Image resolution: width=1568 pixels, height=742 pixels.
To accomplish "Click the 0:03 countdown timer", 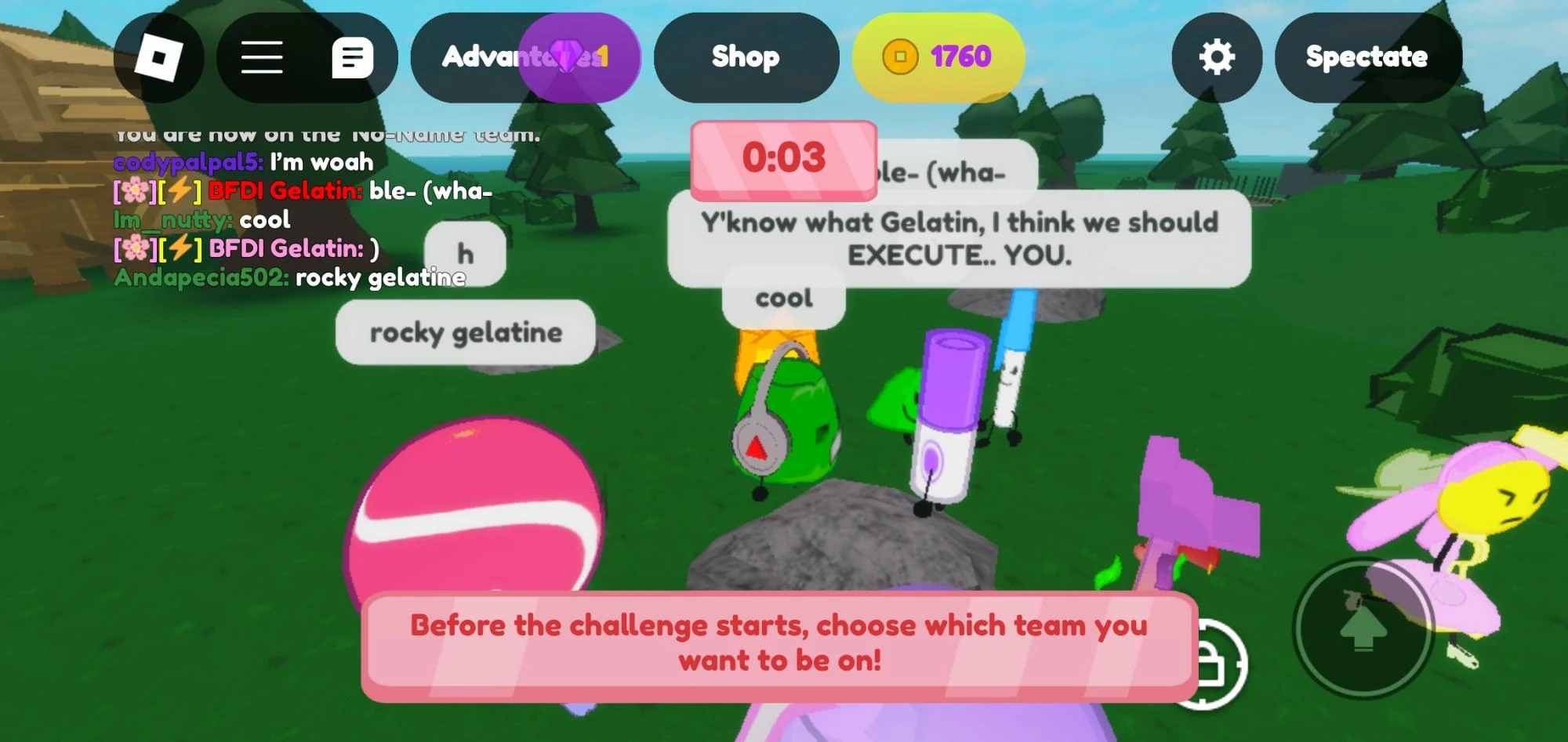I will coord(784,158).
